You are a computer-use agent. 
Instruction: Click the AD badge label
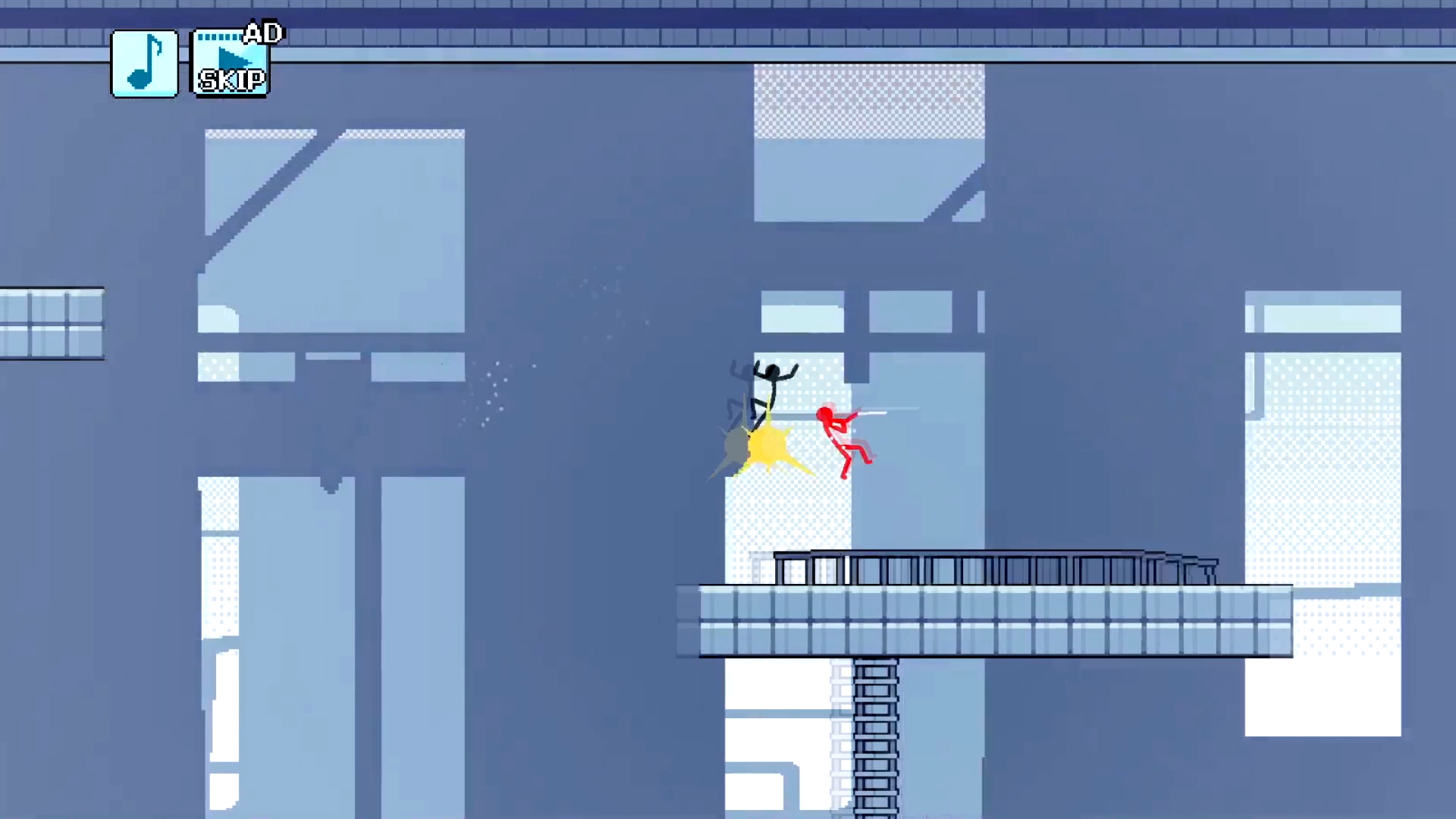[264, 32]
